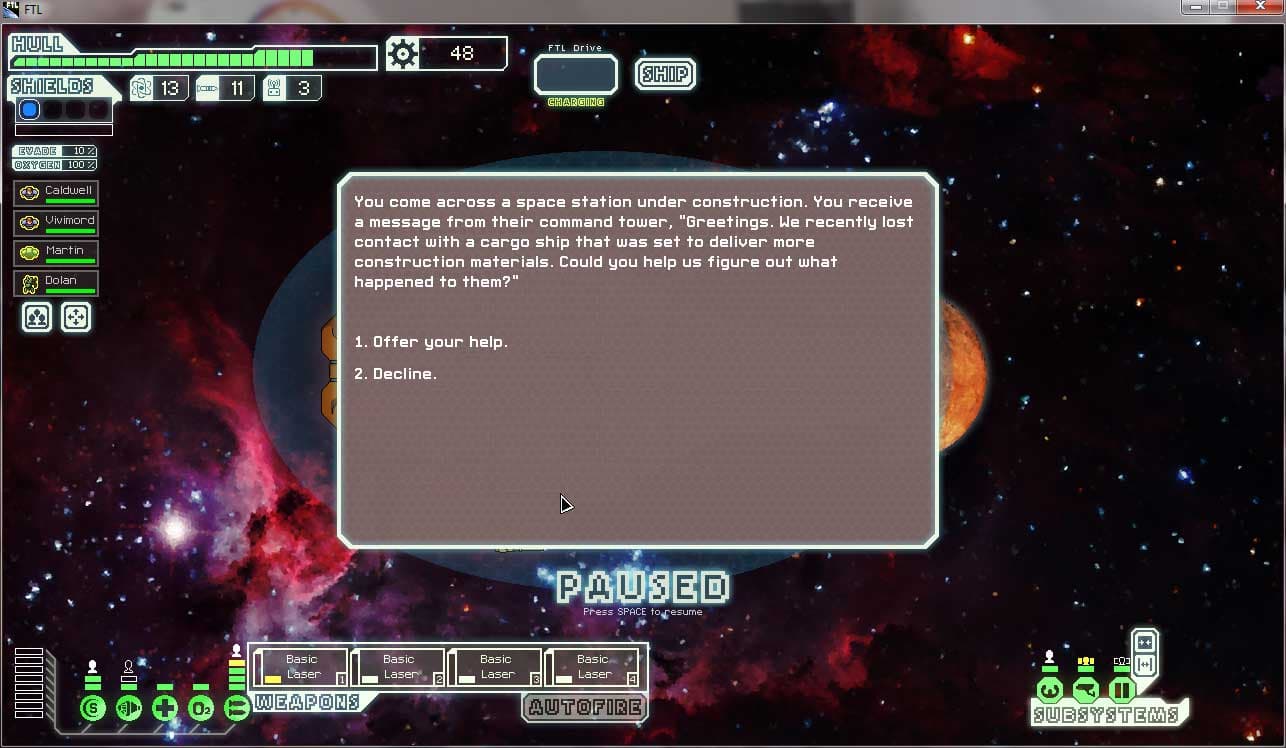Click the engines system icon
The image size is (1286, 748).
pyautogui.click(x=129, y=709)
